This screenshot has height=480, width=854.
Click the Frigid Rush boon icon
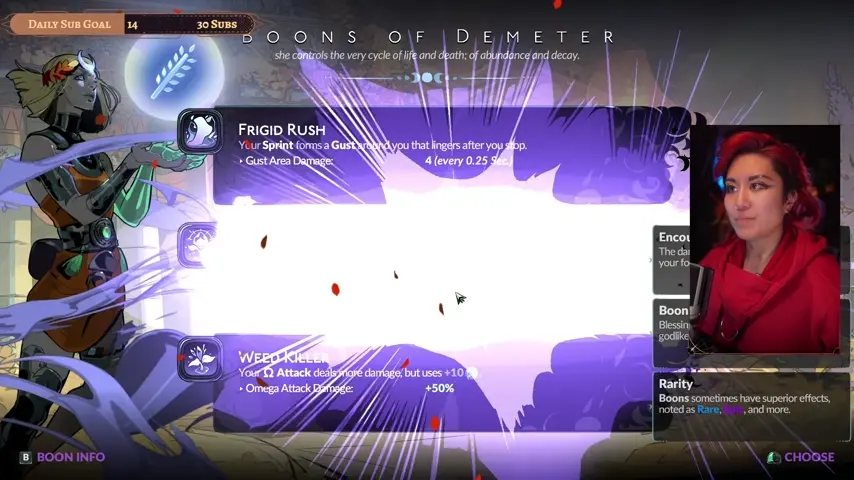click(x=200, y=131)
